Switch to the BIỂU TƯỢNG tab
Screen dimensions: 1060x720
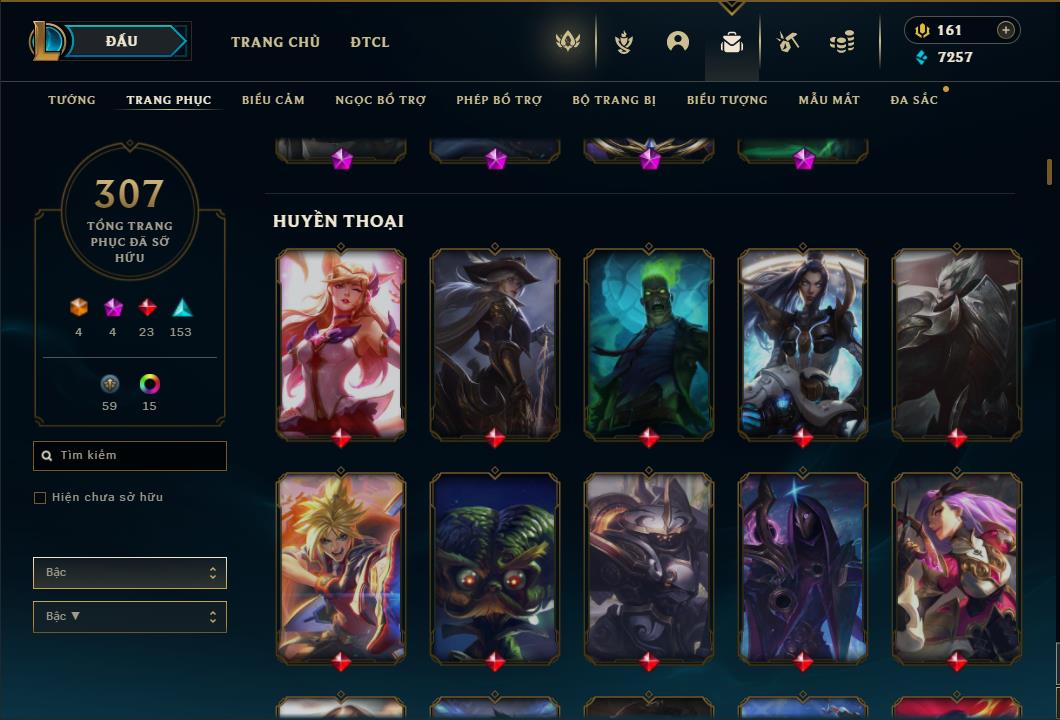pos(727,100)
